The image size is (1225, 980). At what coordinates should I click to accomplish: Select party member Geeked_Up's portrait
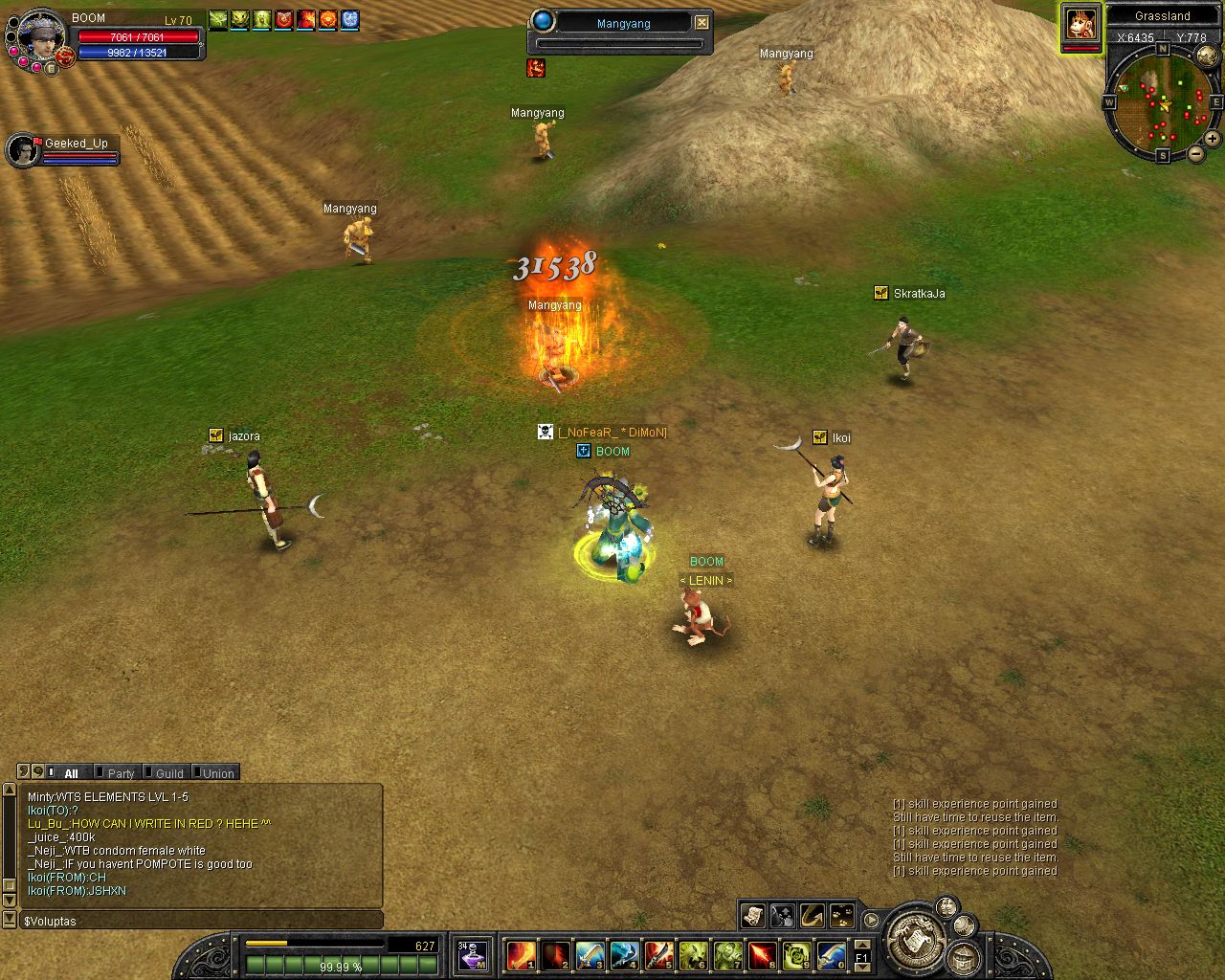[x=22, y=150]
